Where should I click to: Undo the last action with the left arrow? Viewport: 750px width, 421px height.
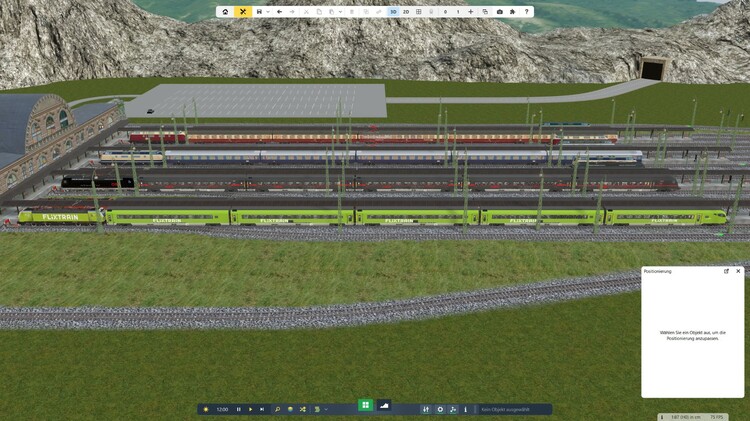[x=279, y=12]
